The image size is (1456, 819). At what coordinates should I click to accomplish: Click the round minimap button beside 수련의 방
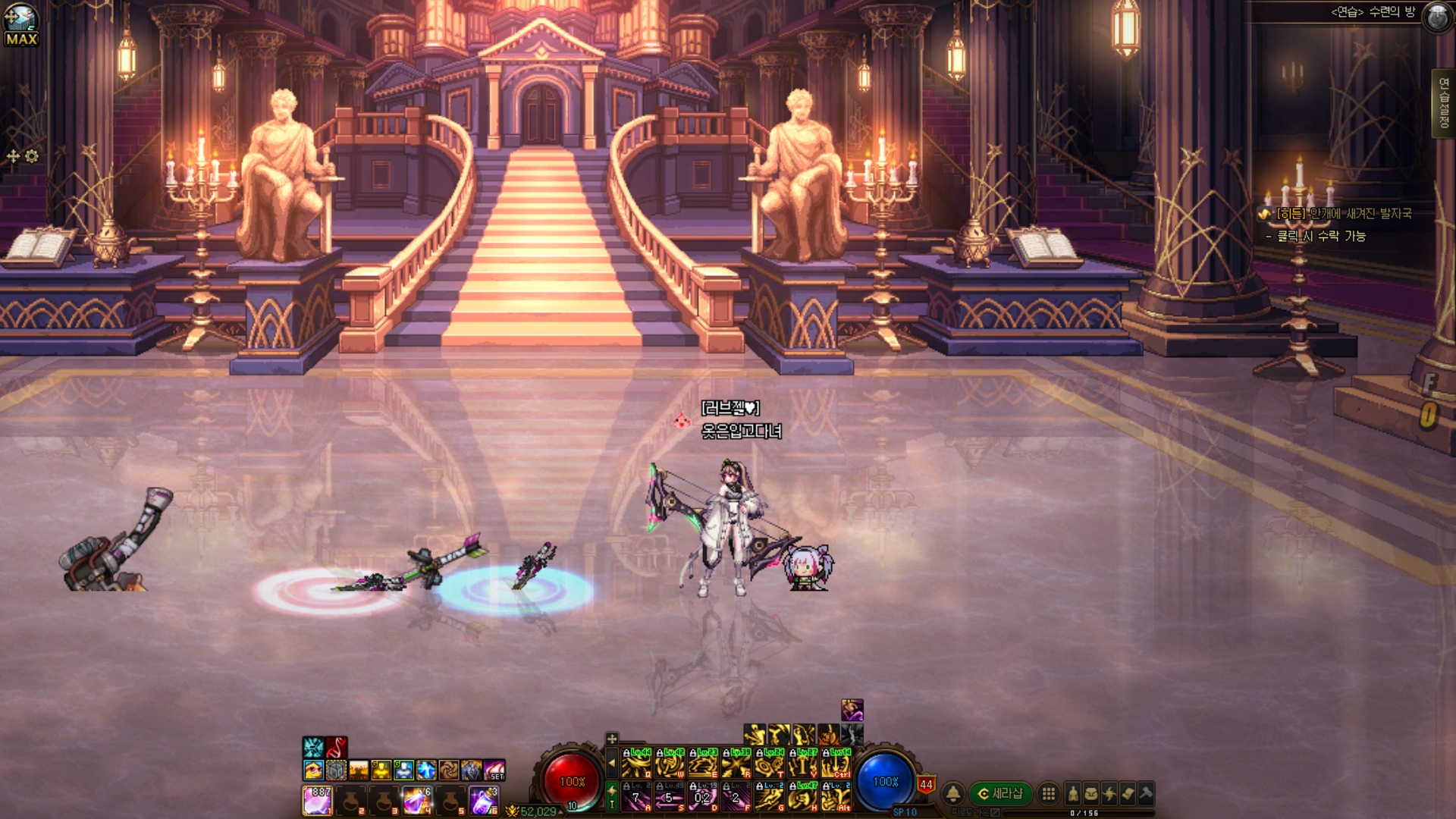(x=1437, y=17)
